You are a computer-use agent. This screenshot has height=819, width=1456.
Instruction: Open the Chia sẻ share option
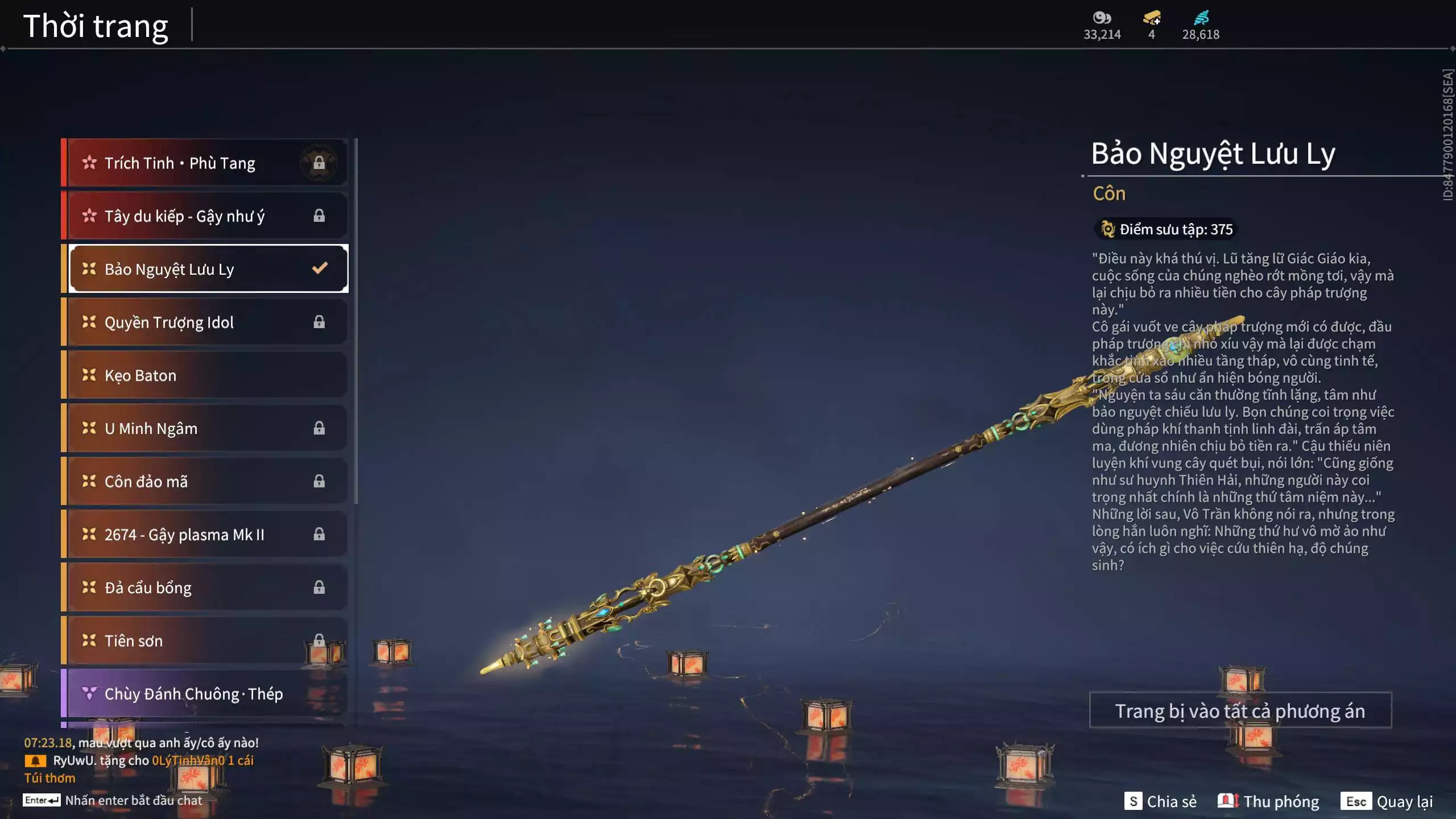1161,801
